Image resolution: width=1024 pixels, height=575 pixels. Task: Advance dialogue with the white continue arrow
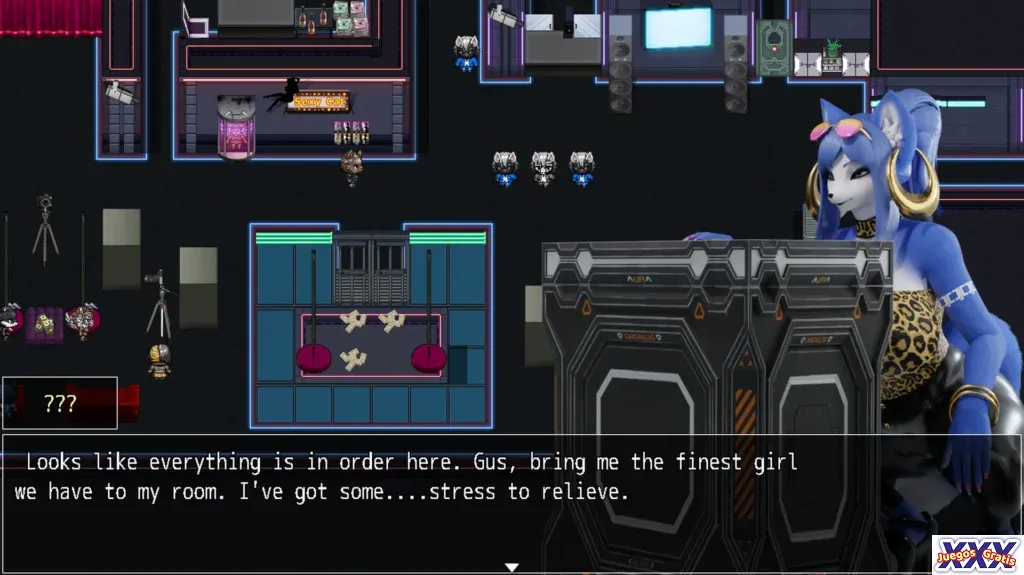tap(511, 567)
